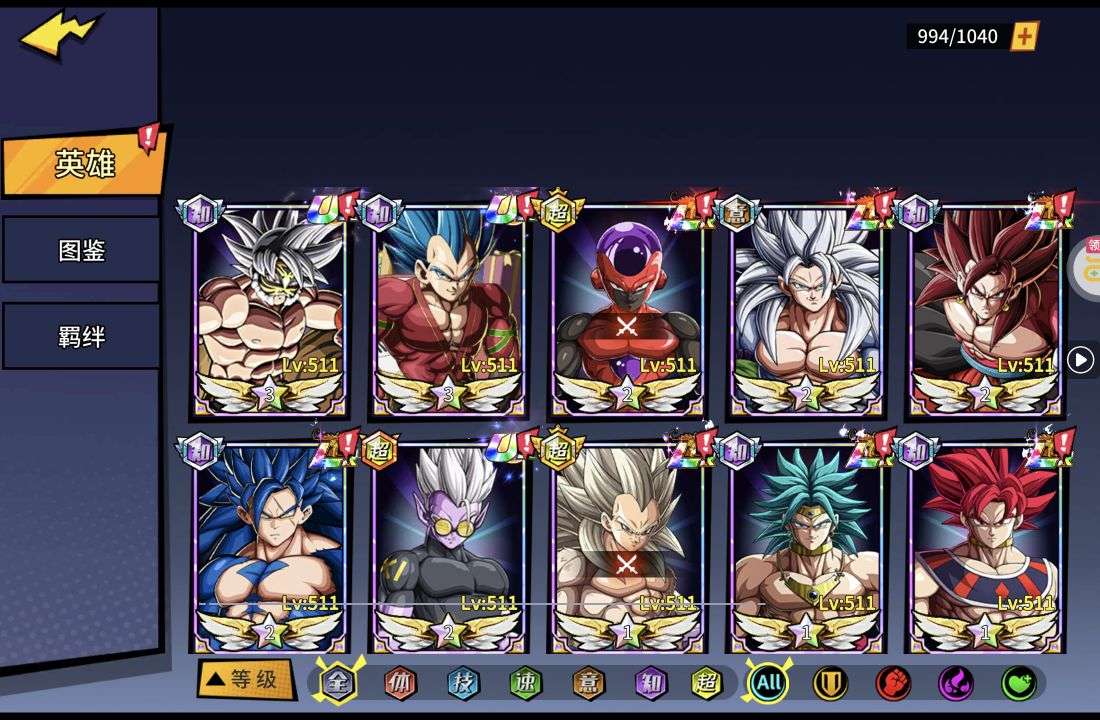The image size is (1100, 720).
Task: Filter heroes by 意 type
Action: click(588, 683)
